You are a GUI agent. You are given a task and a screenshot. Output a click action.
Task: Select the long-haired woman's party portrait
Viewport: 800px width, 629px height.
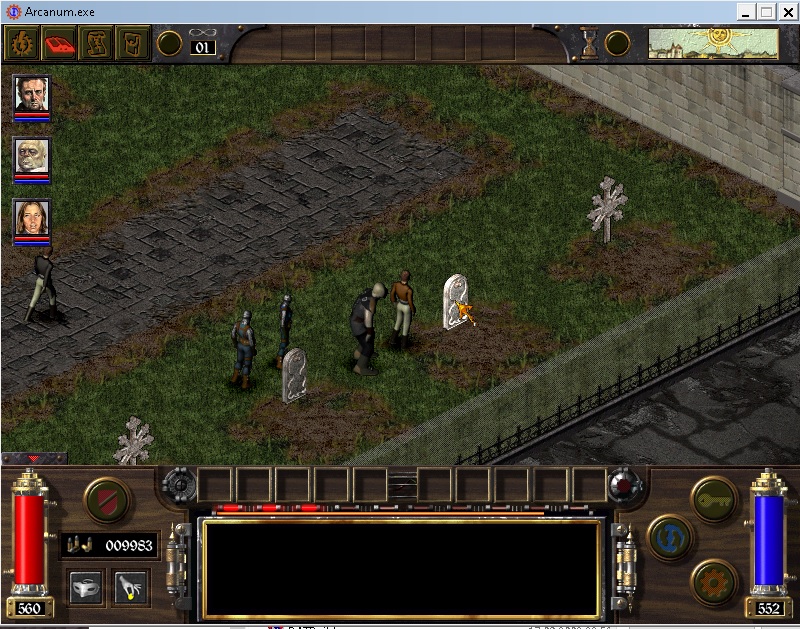pos(32,217)
